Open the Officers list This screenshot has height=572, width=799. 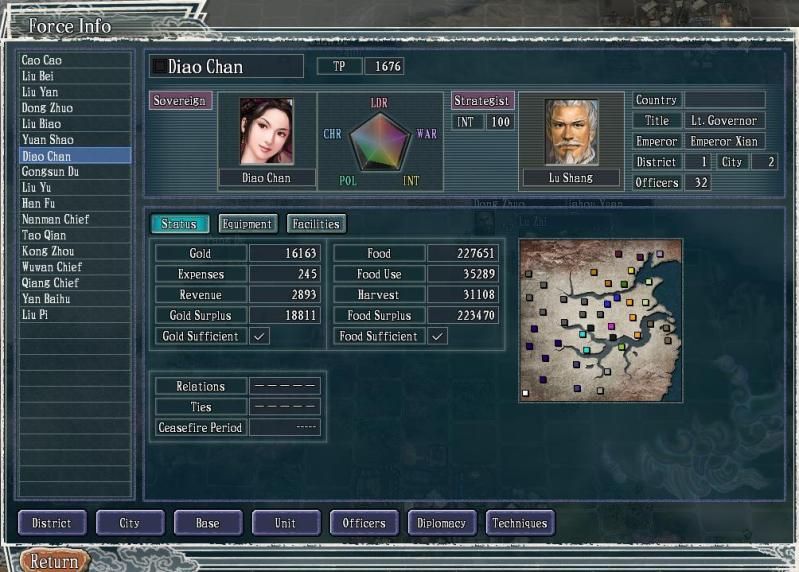coord(364,523)
